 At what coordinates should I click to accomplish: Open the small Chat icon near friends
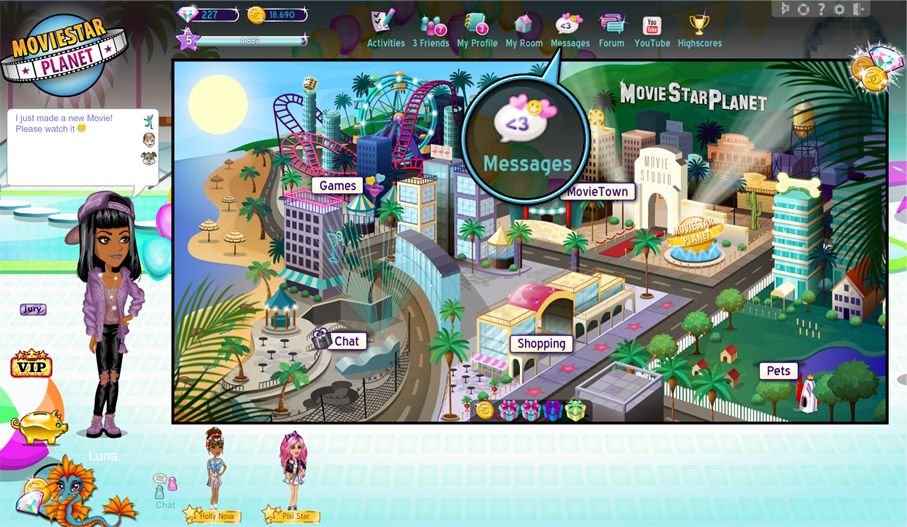[165, 487]
